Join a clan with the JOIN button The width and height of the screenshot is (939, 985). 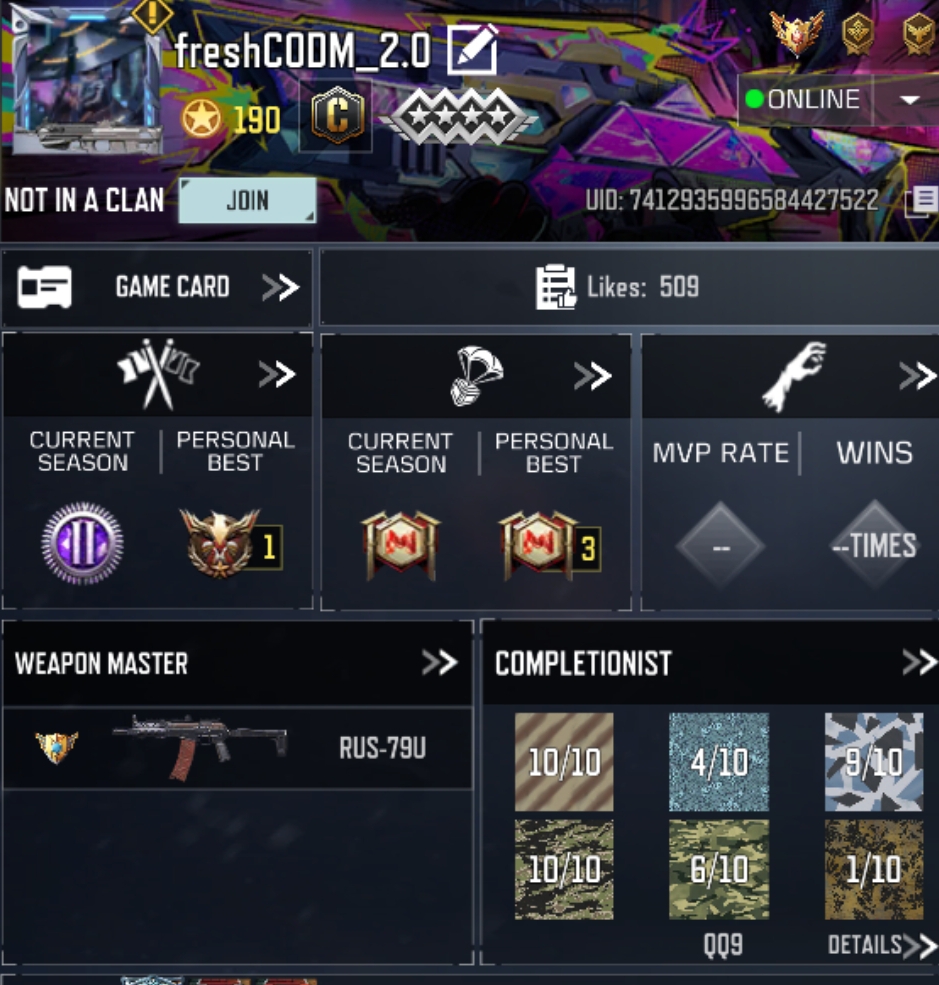point(247,200)
